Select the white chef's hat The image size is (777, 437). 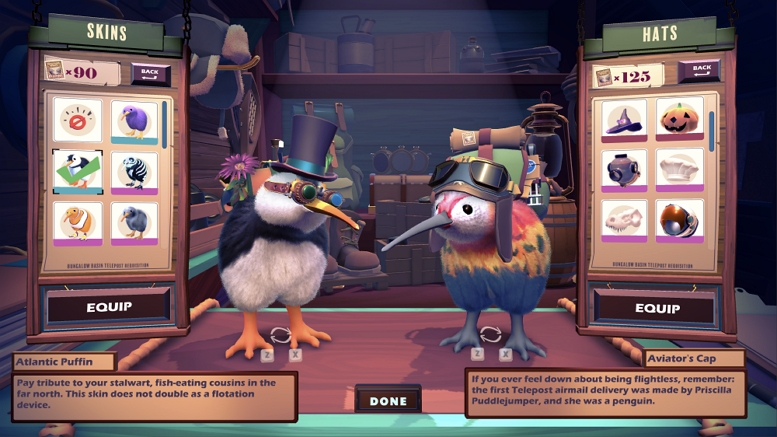point(680,168)
